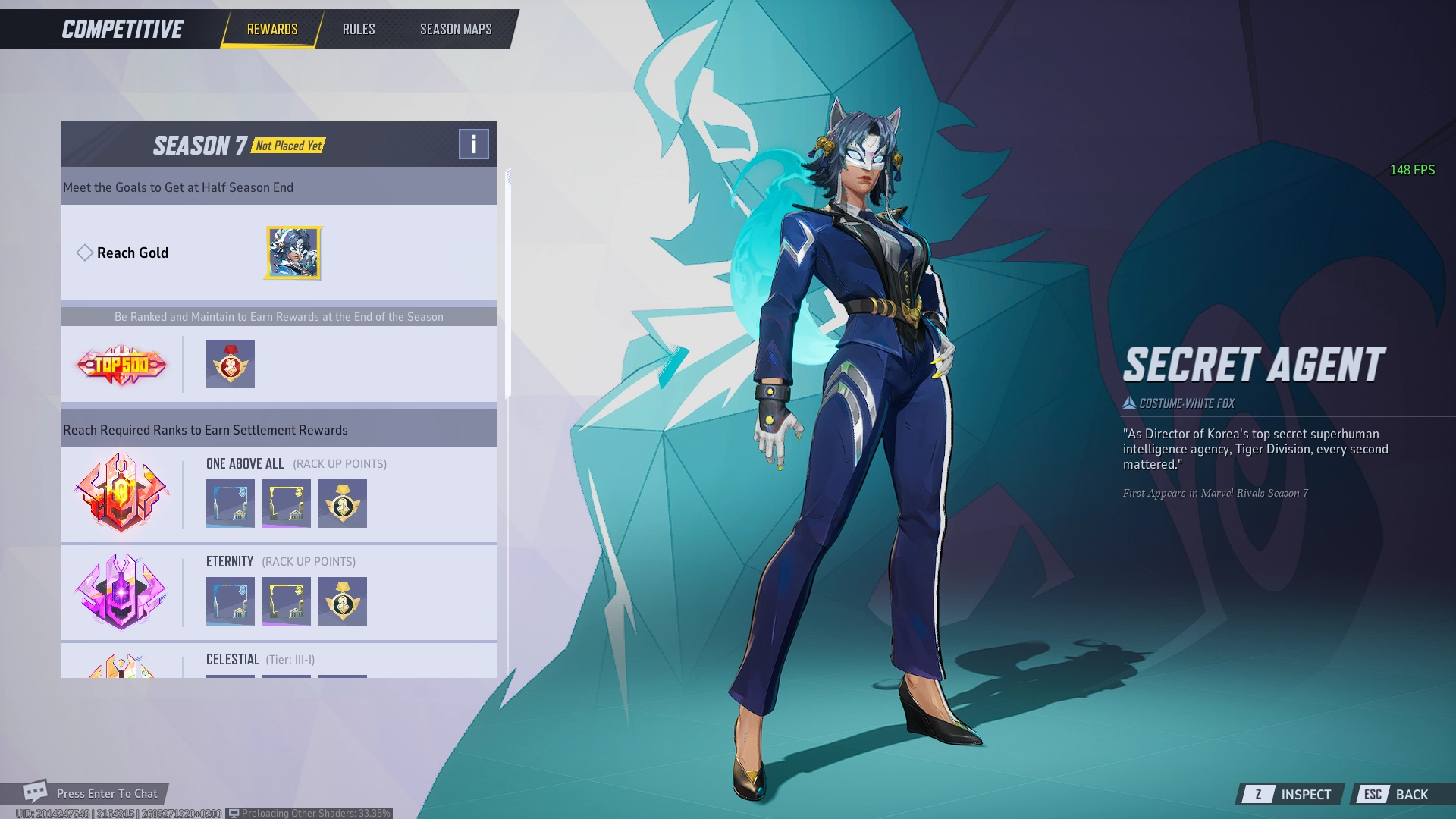Open the Season Maps tab
This screenshot has height=819, width=1456.
click(x=456, y=29)
